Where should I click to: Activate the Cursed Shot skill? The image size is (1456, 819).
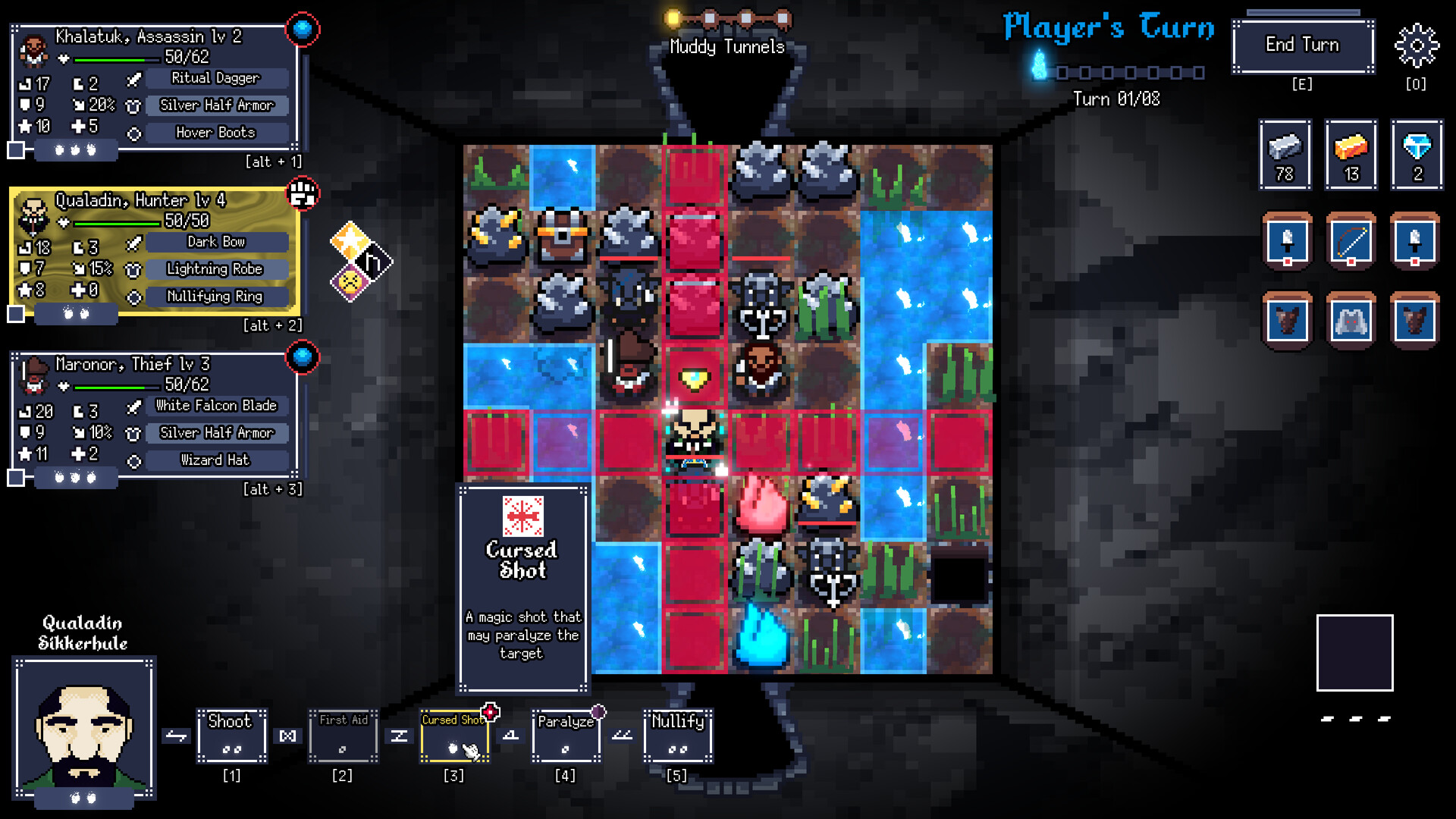(x=453, y=733)
